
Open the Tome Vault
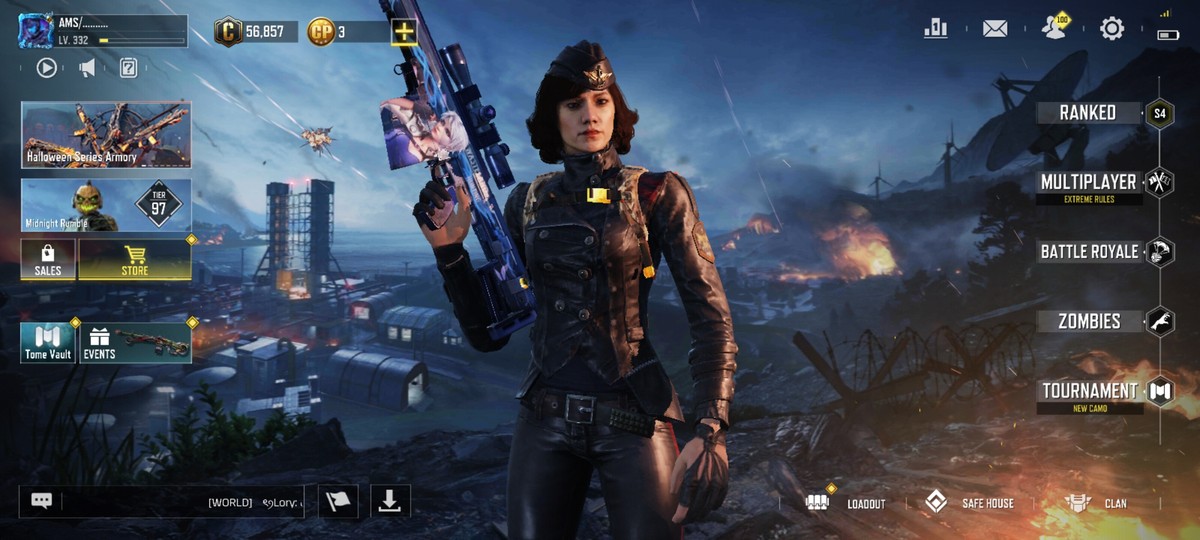48,342
